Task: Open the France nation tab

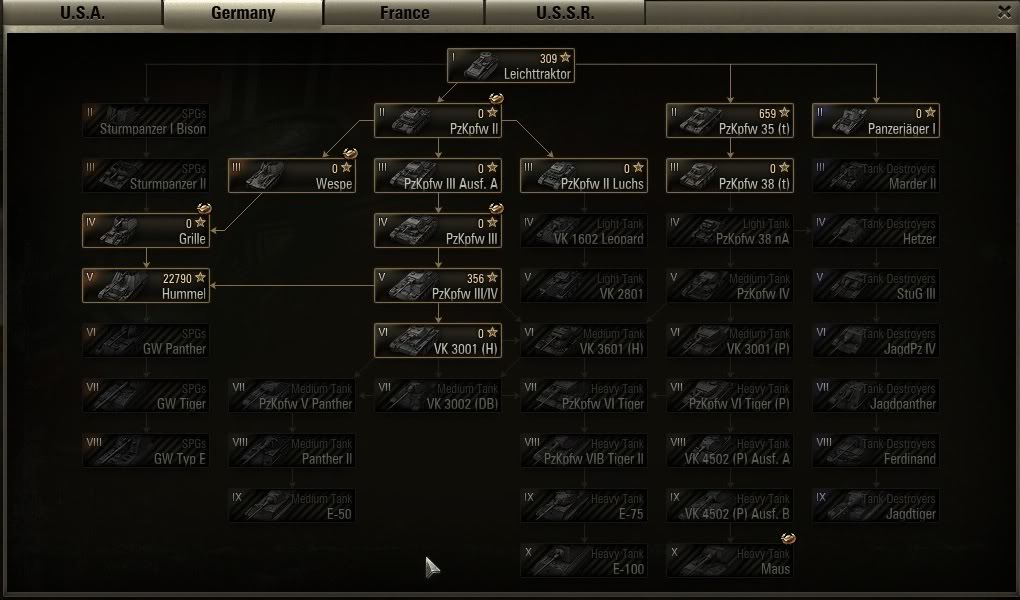Action: [404, 14]
